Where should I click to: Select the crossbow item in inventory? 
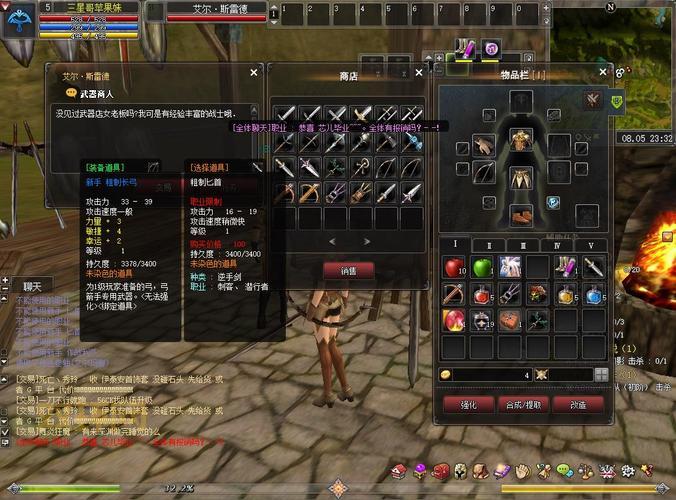[x=455, y=294]
